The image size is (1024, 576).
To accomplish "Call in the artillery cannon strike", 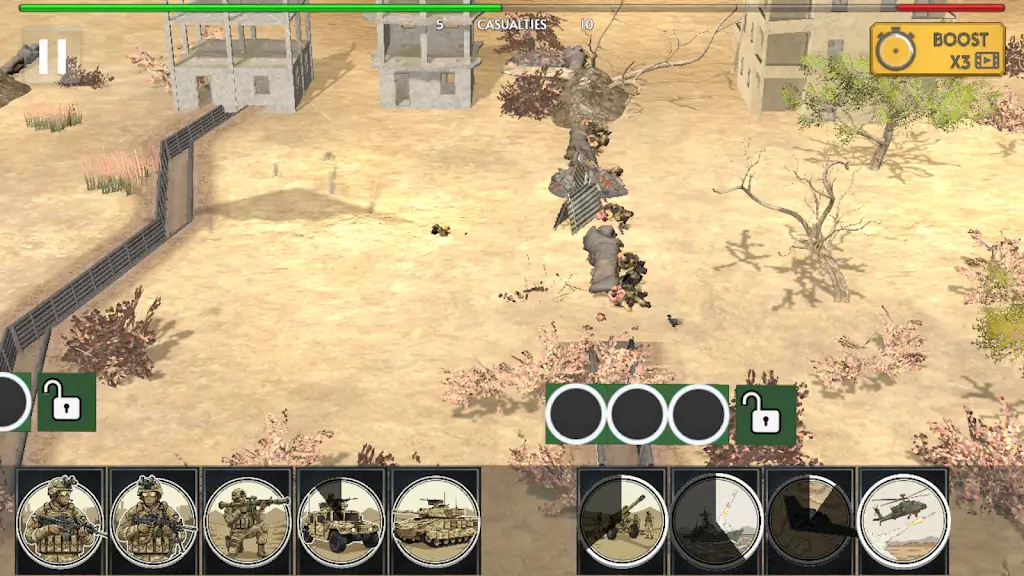I will pyautogui.click(x=622, y=520).
